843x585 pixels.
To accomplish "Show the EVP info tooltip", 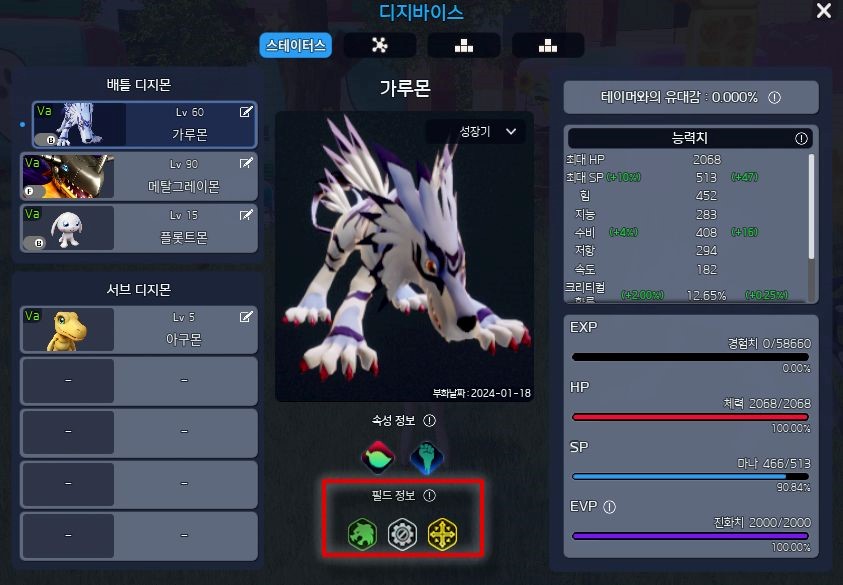I will pyautogui.click(x=608, y=507).
